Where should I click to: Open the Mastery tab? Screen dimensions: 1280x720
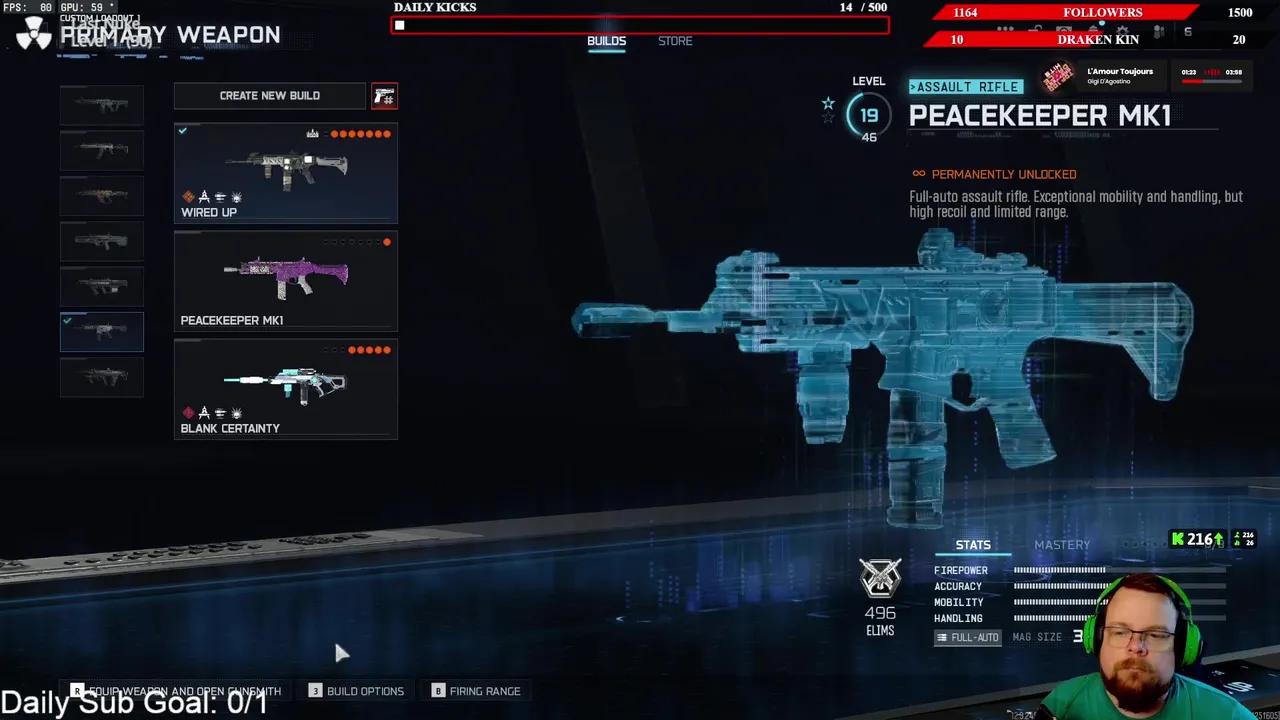[x=1061, y=544]
